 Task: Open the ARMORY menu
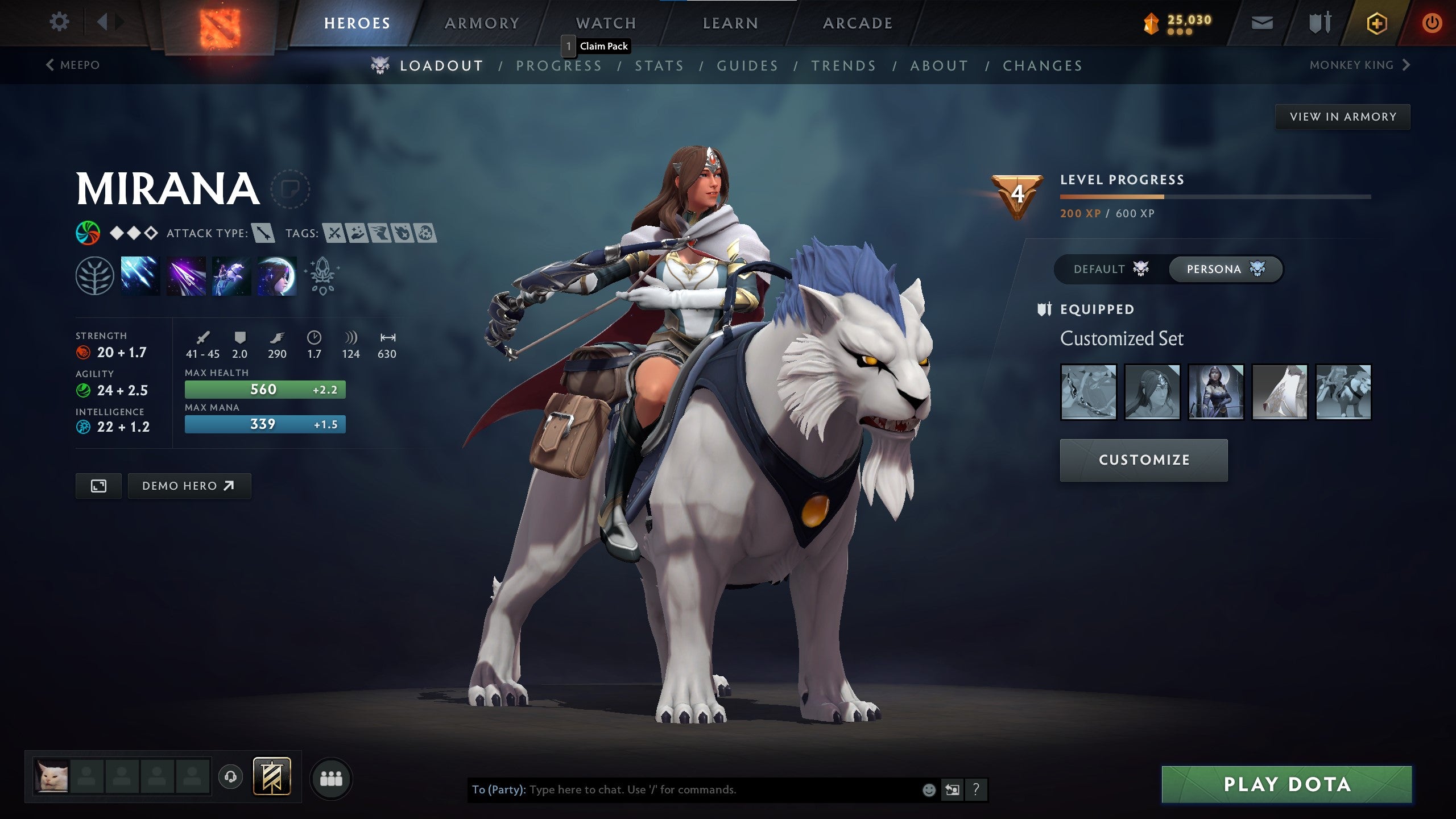[481, 23]
